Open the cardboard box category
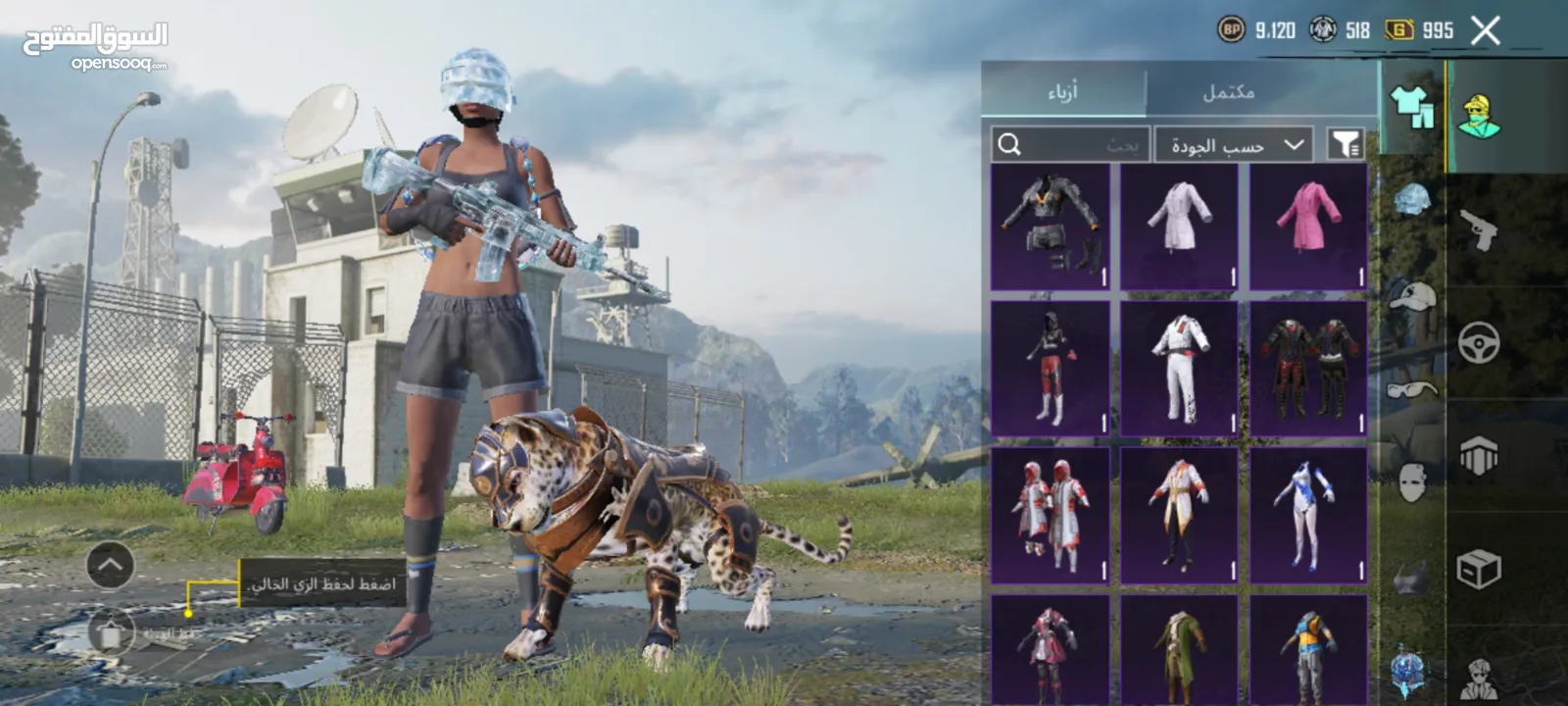This screenshot has height=706, width=1568. click(x=1479, y=569)
